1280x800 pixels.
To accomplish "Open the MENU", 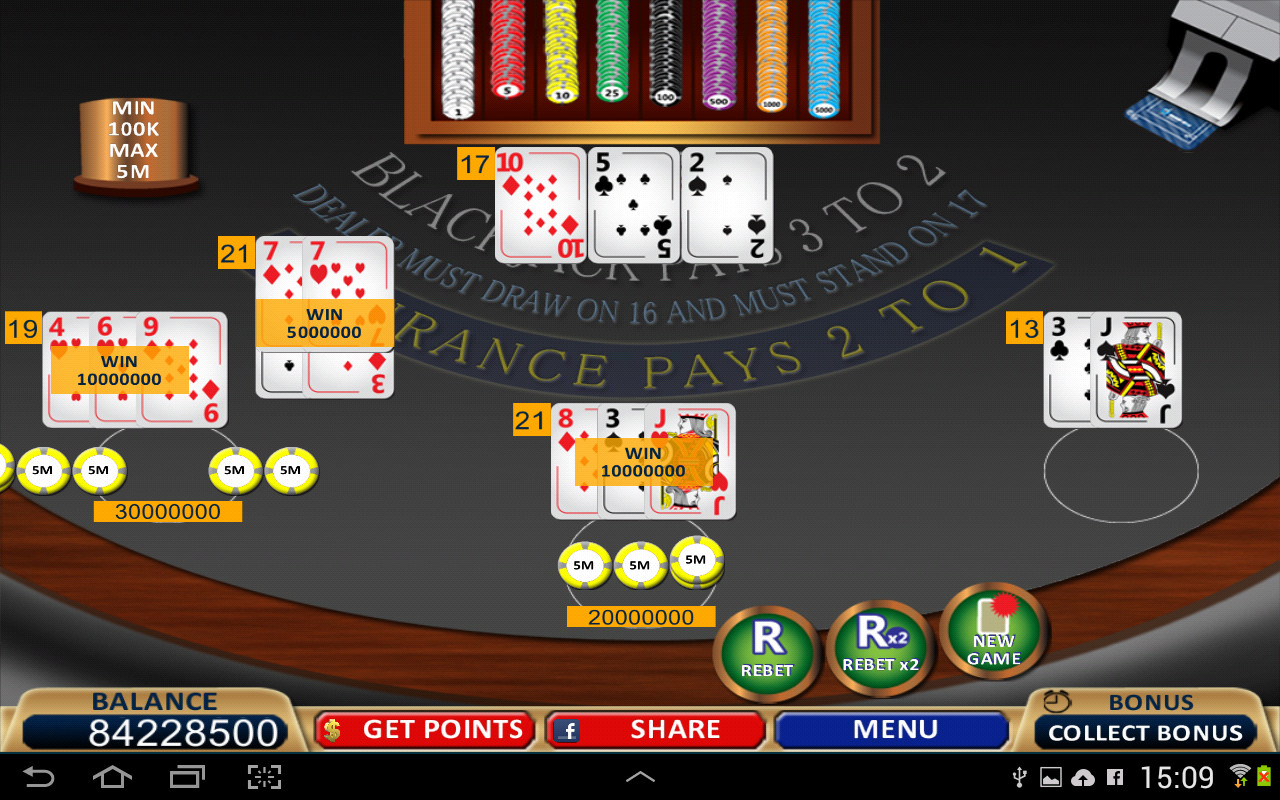I will 893,730.
